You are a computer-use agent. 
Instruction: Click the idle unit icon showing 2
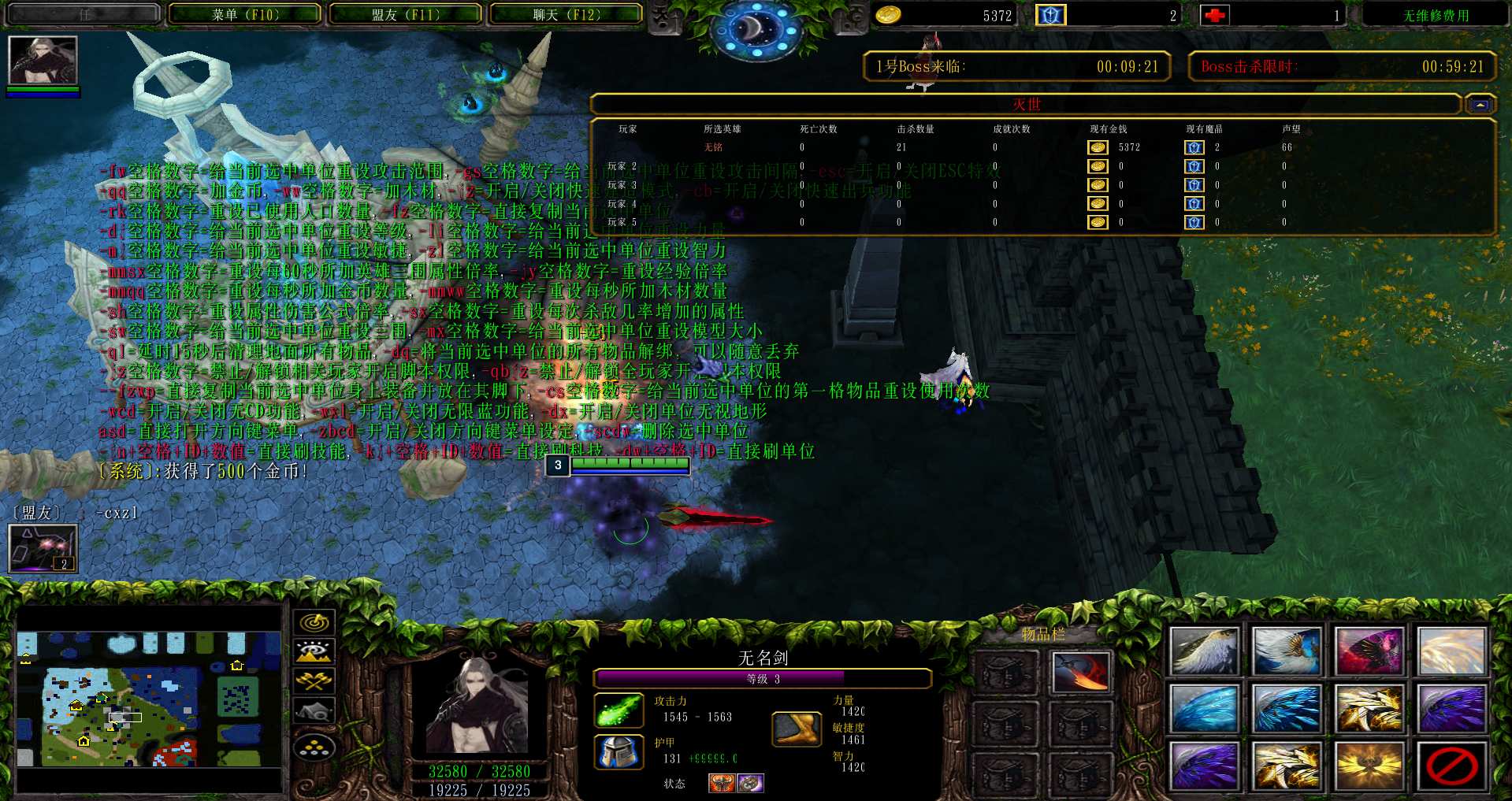[x=43, y=548]
